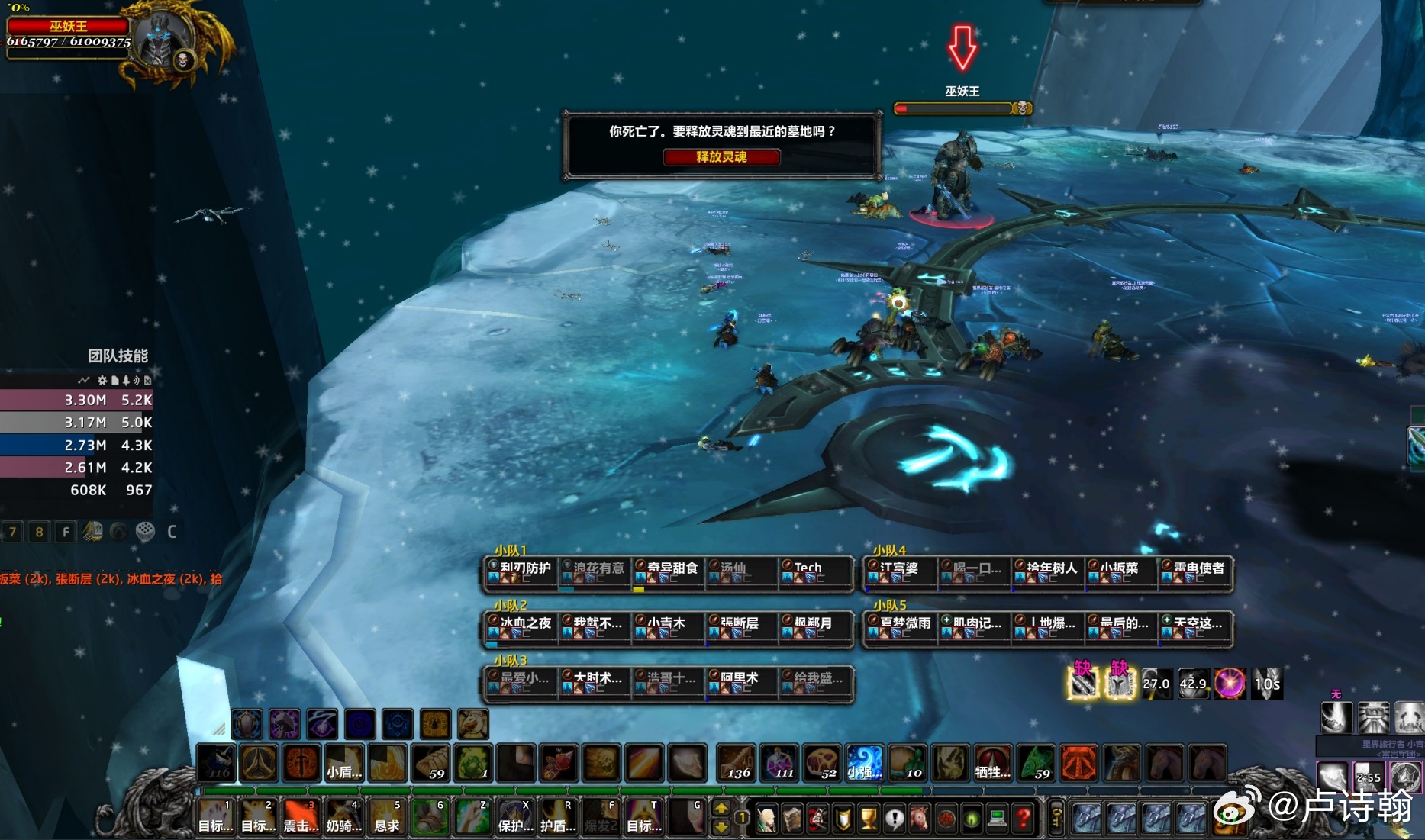Image resolution: width=1425 pixels, height=840 pixels.
Task: Use the 恳求 ability on hotkey 5
Action: point(386,816)
